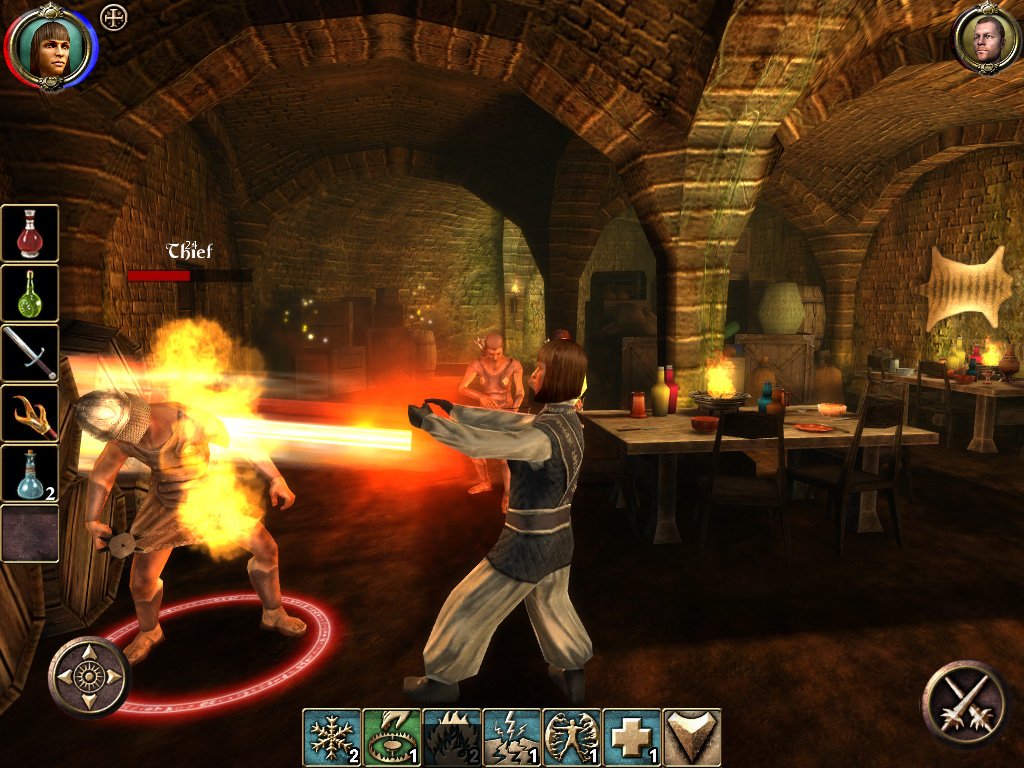Tap the crossed swords attack button

point(964,702)
